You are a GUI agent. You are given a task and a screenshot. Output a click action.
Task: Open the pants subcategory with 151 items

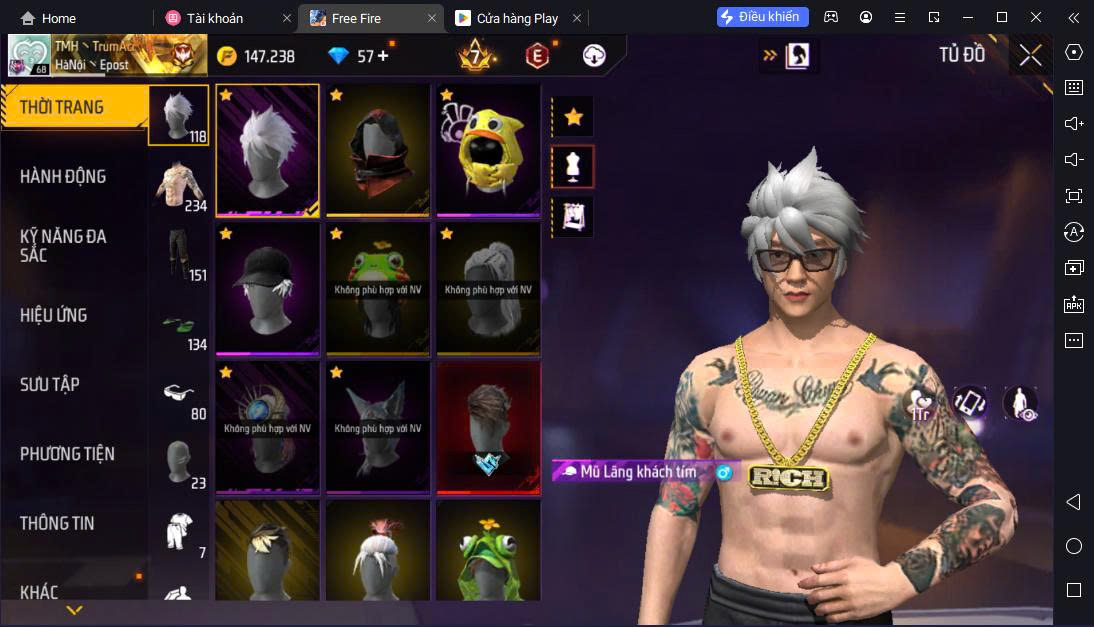click(x=180, y=255)
